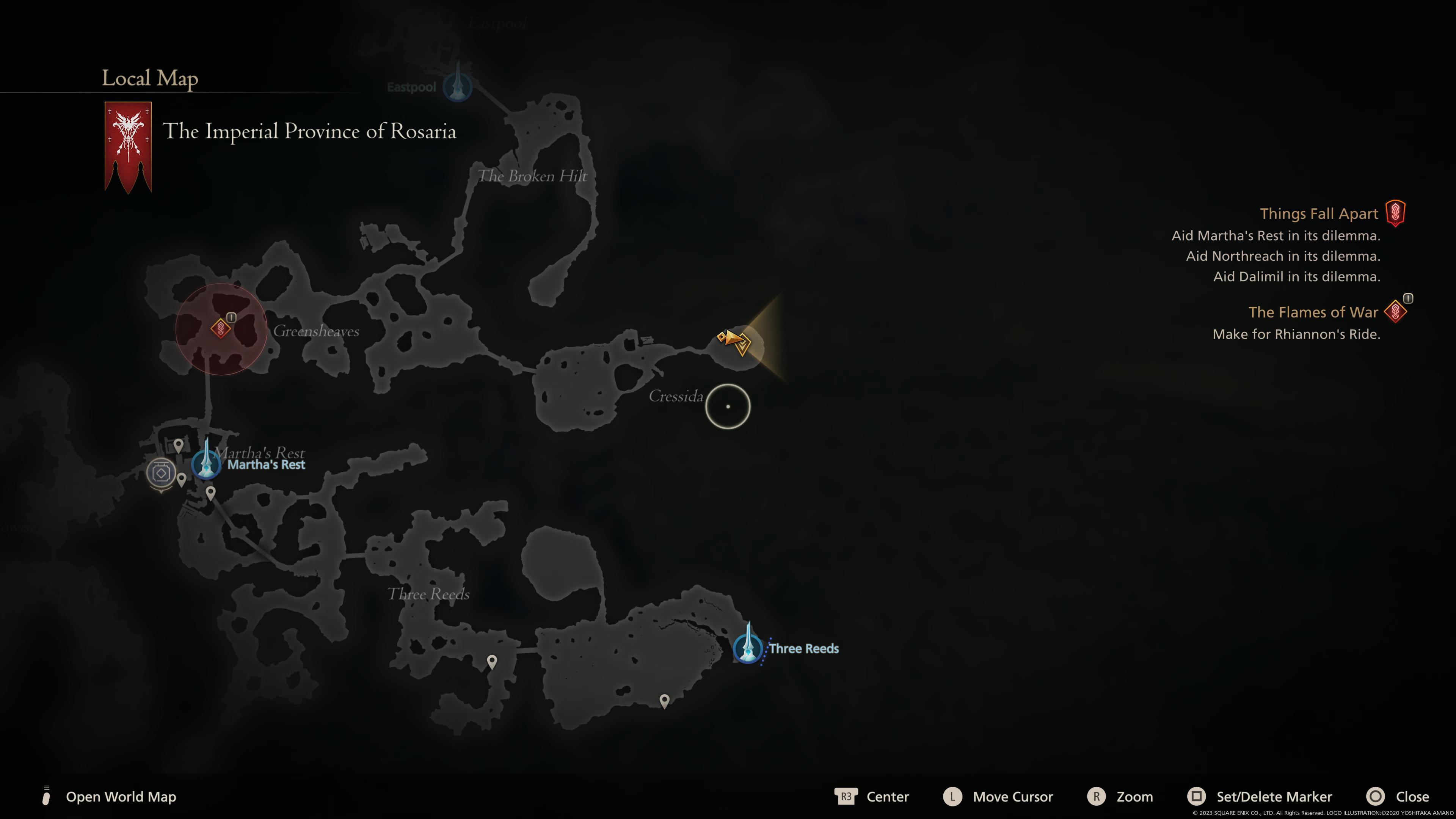The width and height of the screenshot is (1456, 819).
Task: Click the southern map pin below Three Reeds
Action: point(664,700)
